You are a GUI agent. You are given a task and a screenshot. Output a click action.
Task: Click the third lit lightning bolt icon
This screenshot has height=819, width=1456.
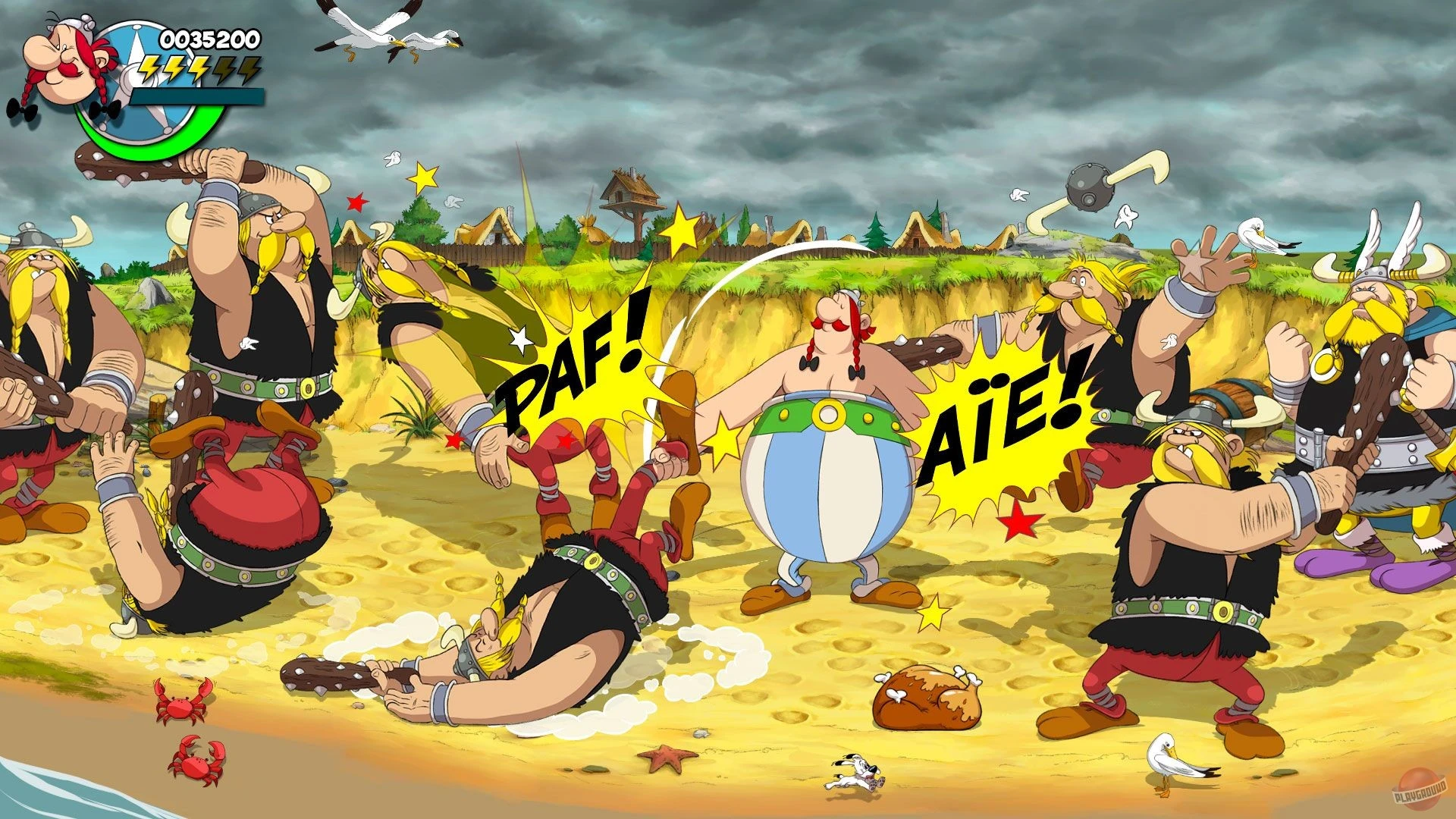click(x=199, y=71)
